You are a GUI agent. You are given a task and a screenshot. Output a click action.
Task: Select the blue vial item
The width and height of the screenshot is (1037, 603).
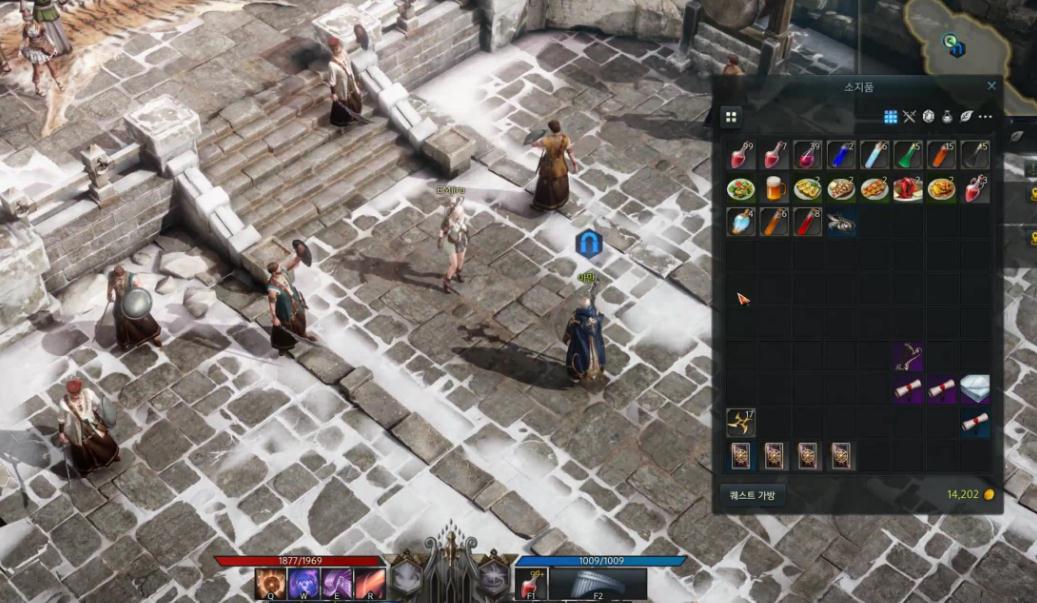[842, 155]
